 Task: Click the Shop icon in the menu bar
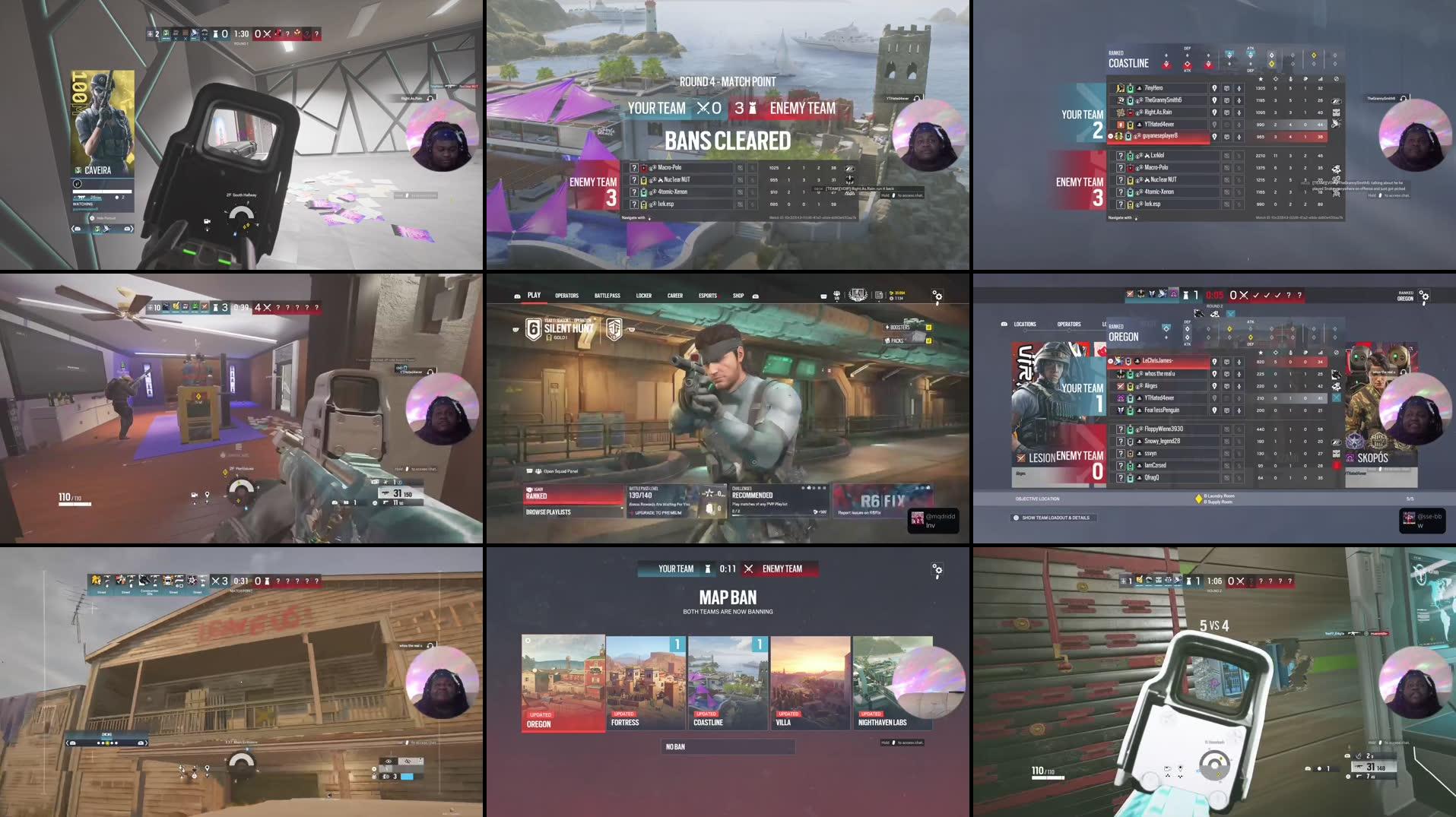coord(738,296)
